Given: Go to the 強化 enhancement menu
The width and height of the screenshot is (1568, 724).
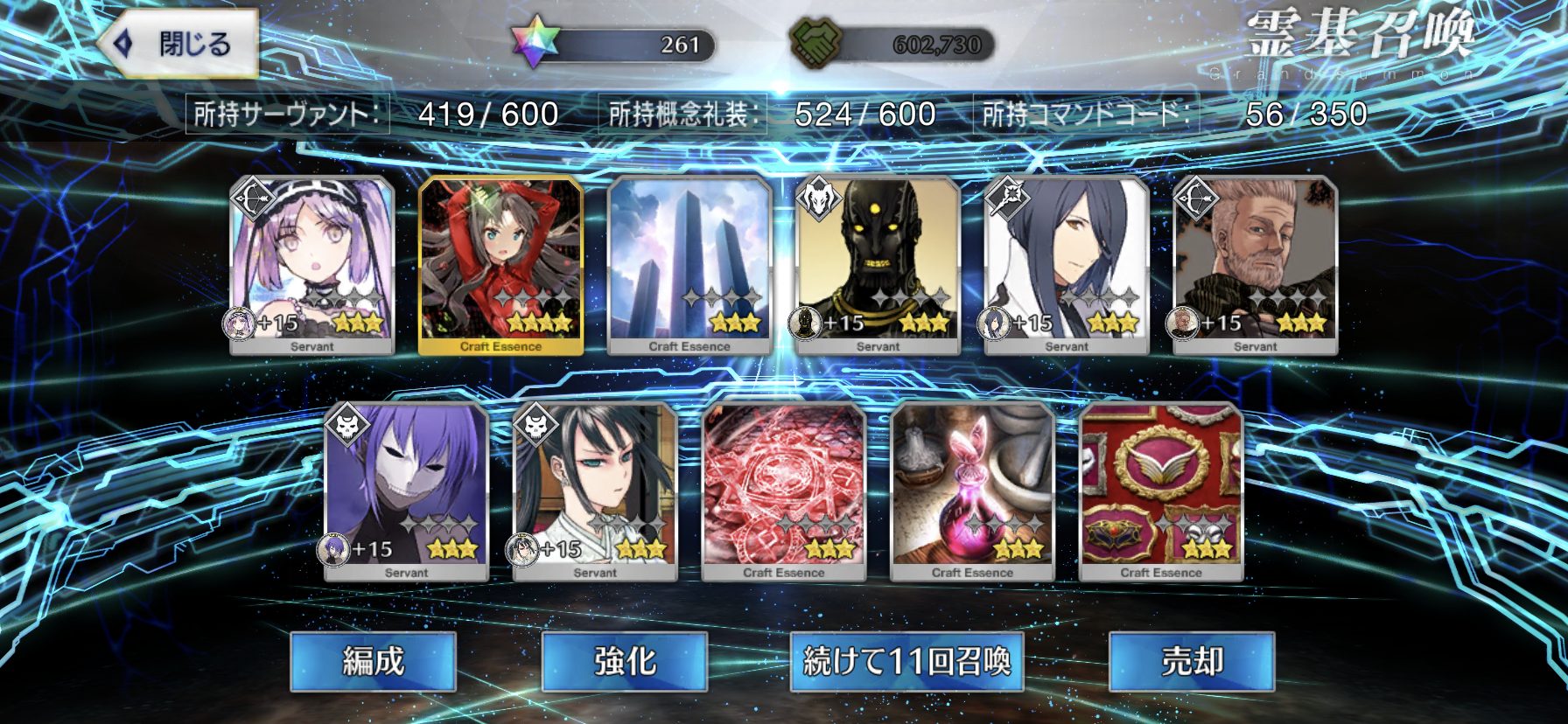Looking at the screenshot, I should [x=624, y=661].
